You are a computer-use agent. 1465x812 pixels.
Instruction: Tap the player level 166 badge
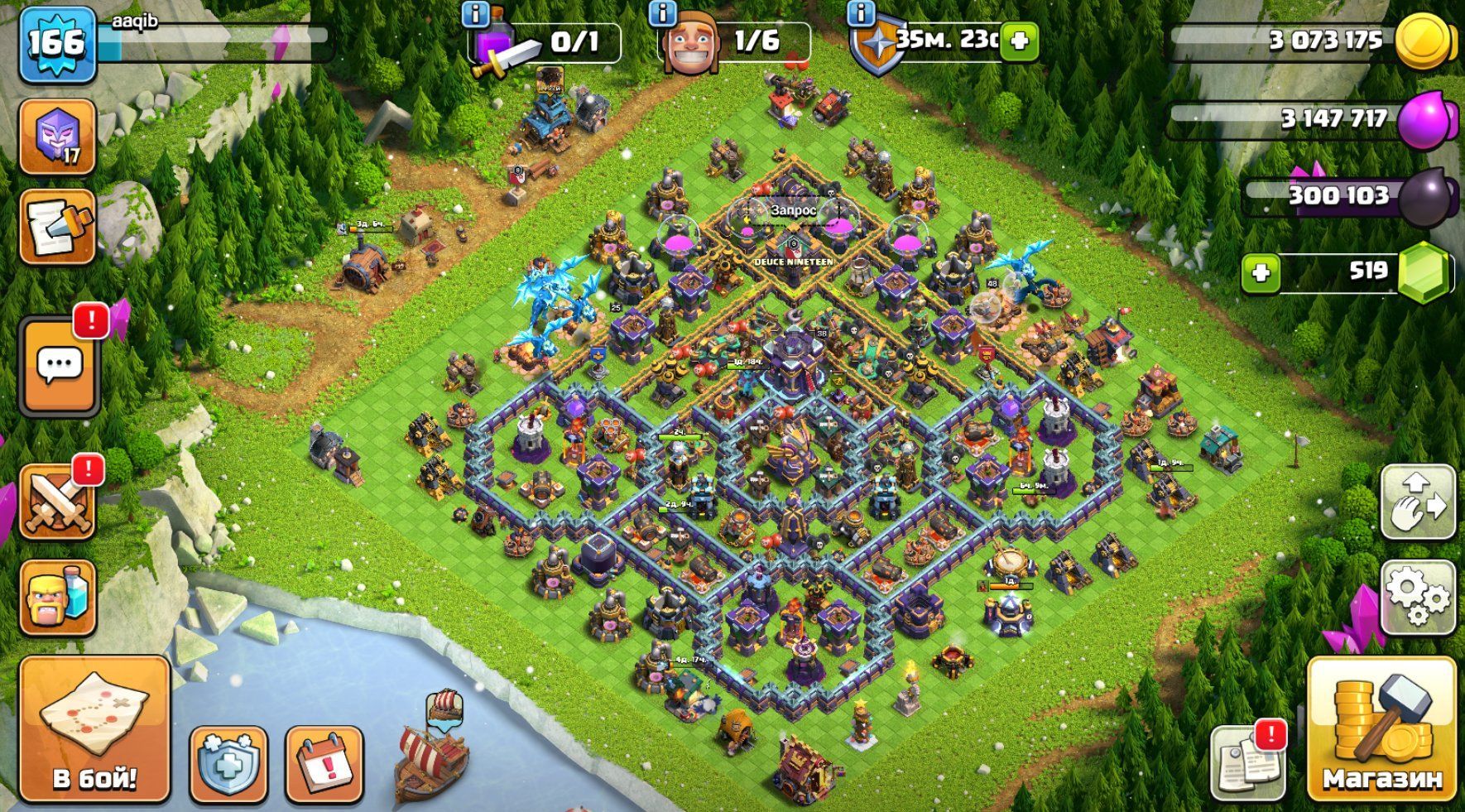point(56,44)
